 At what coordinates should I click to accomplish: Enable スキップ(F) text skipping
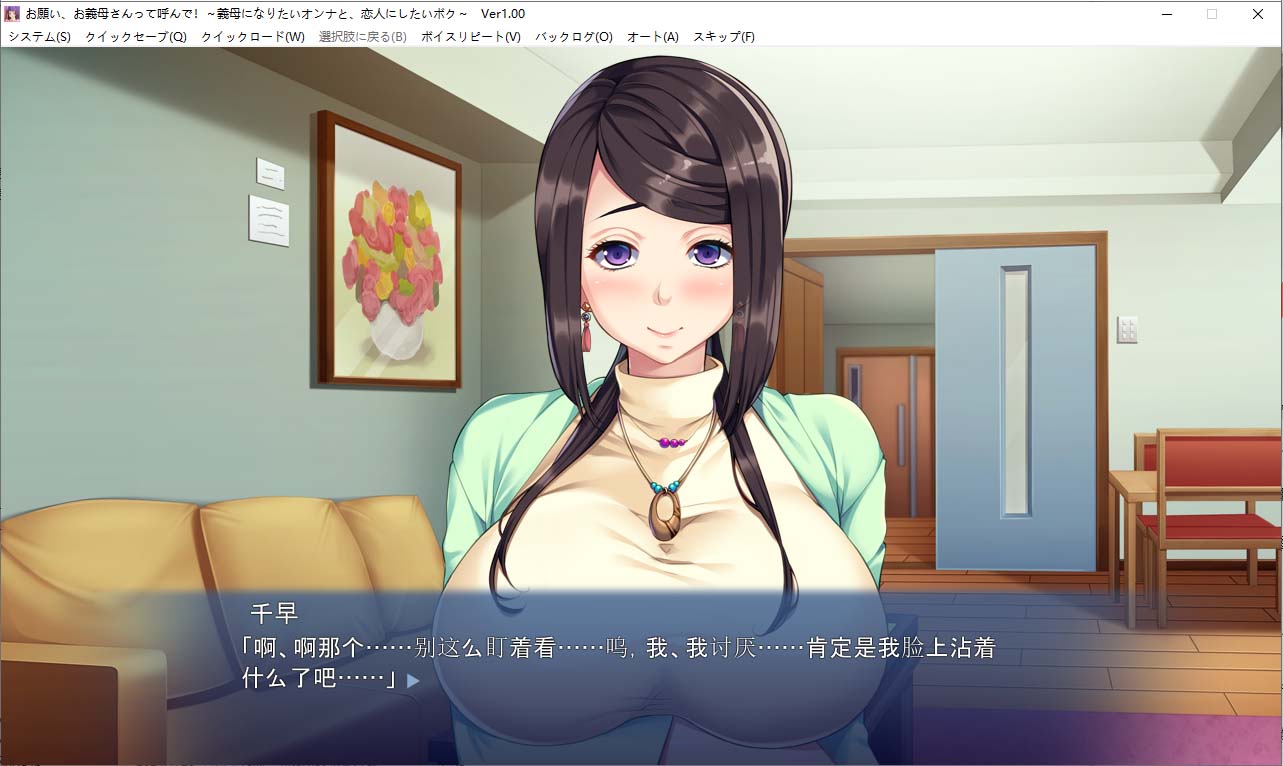723,35
